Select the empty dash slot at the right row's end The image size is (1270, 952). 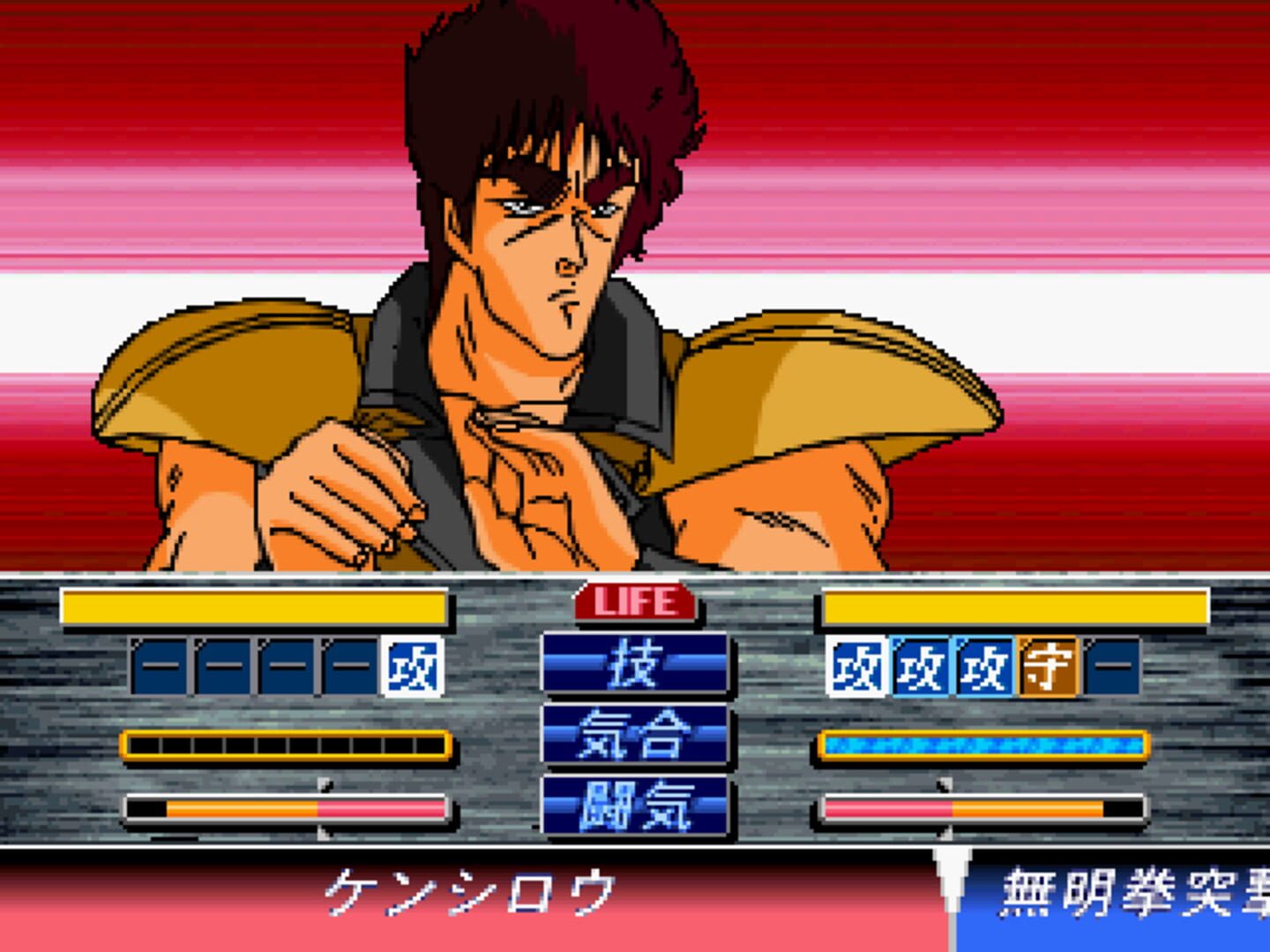coord(1113,666)
